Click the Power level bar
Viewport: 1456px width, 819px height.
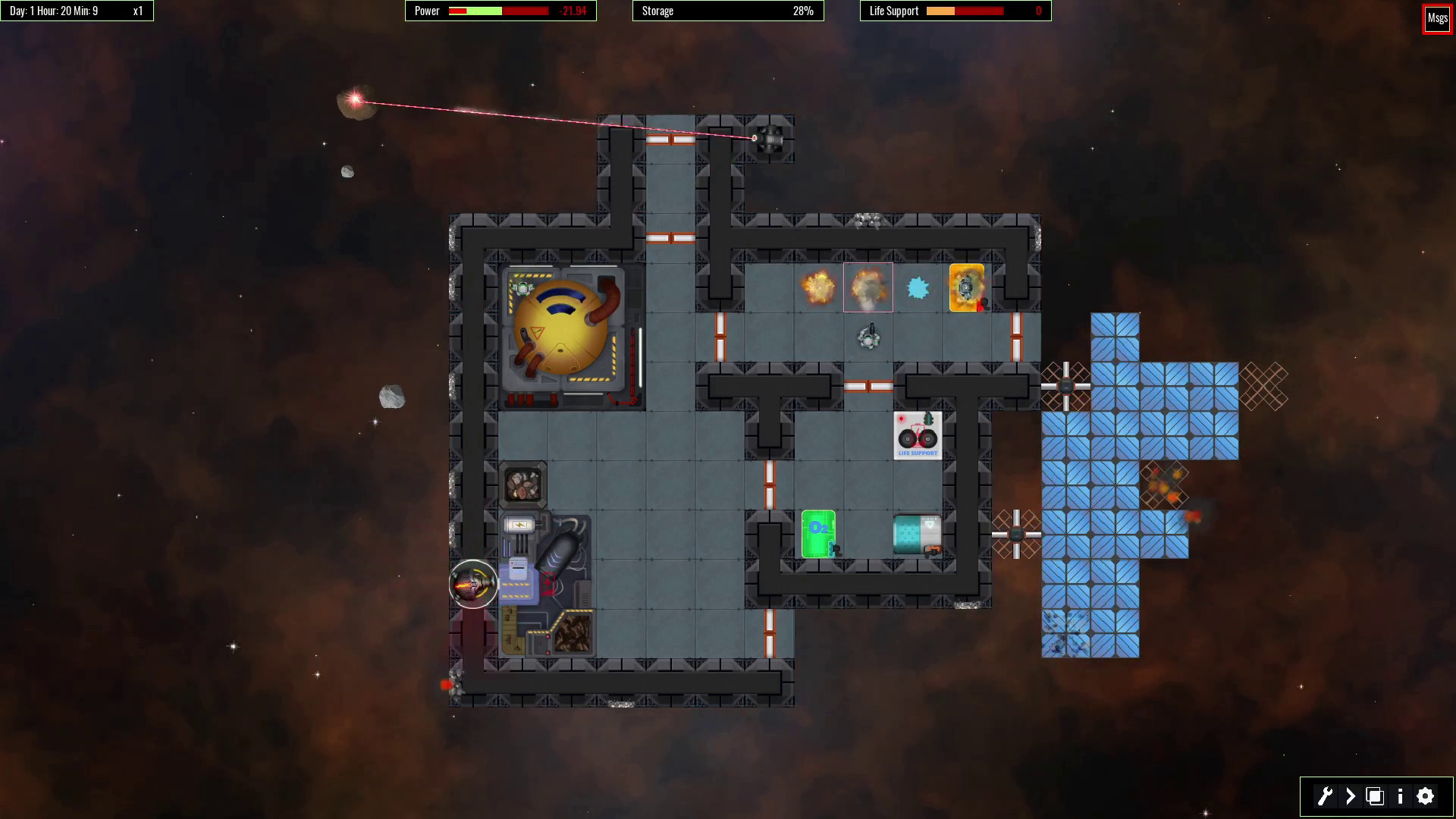[x=497, y=11]
